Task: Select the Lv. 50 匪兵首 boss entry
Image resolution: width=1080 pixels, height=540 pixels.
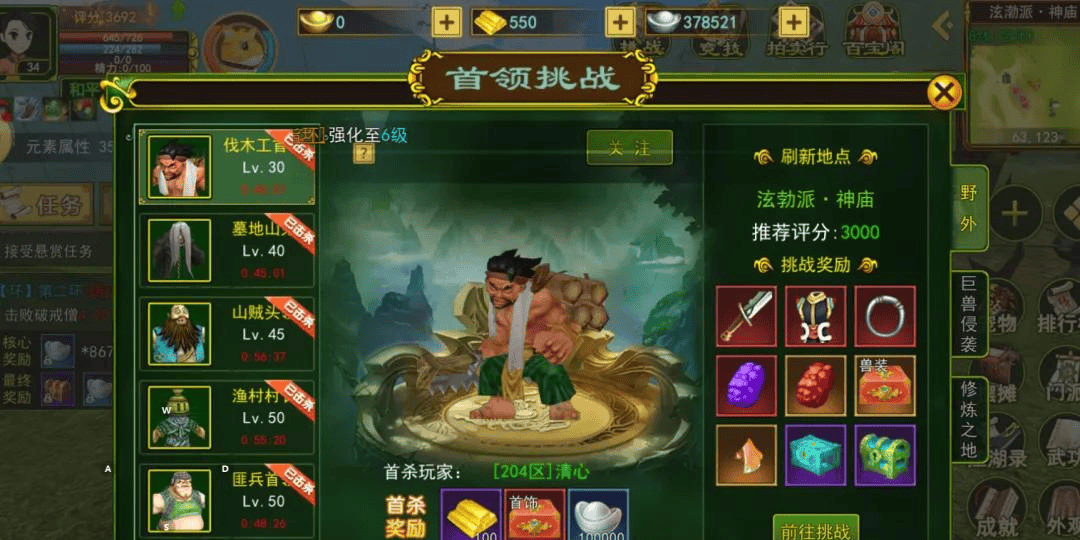Action: point(227,498)
